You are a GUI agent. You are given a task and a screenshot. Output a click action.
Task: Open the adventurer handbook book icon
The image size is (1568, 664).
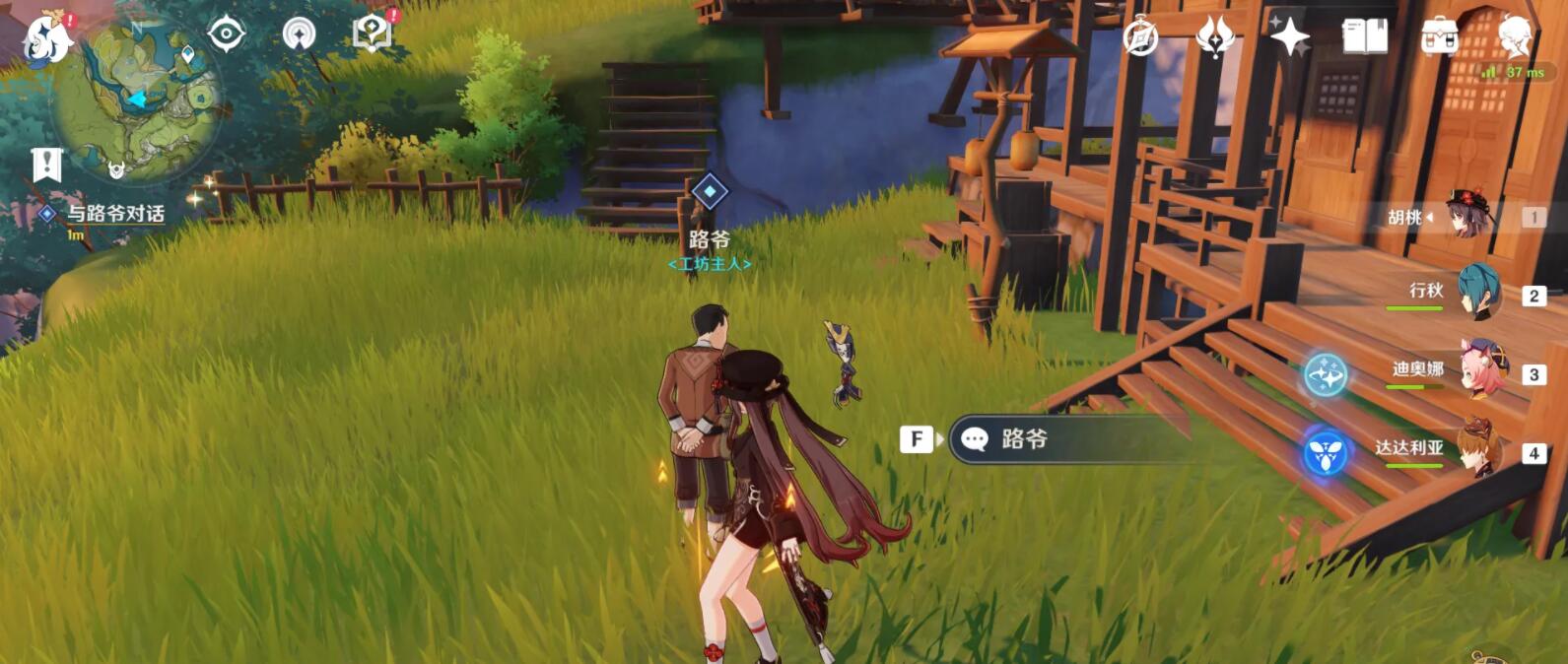tap(1365, 37)
